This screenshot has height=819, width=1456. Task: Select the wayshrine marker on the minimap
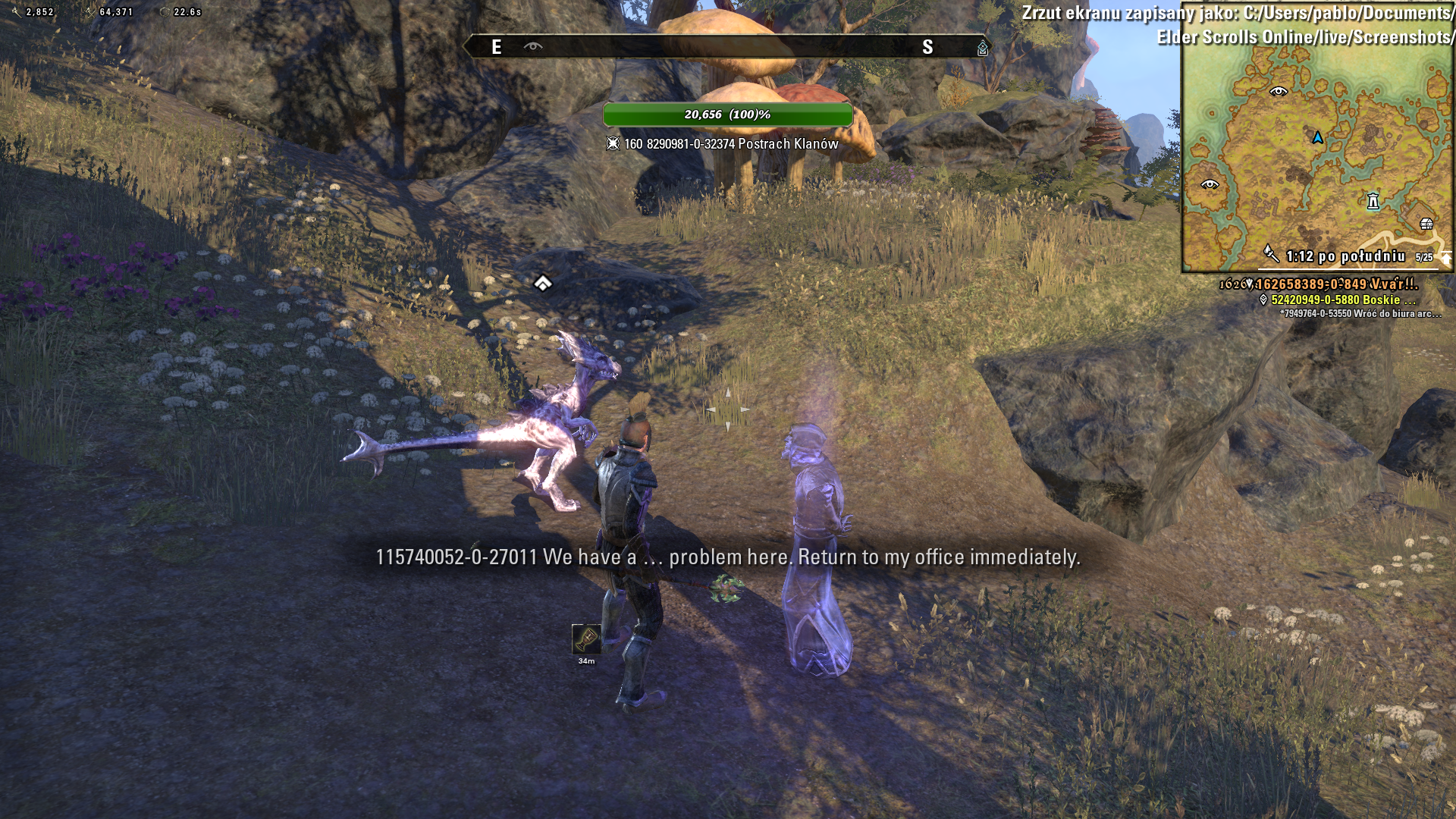[1373, 201]
